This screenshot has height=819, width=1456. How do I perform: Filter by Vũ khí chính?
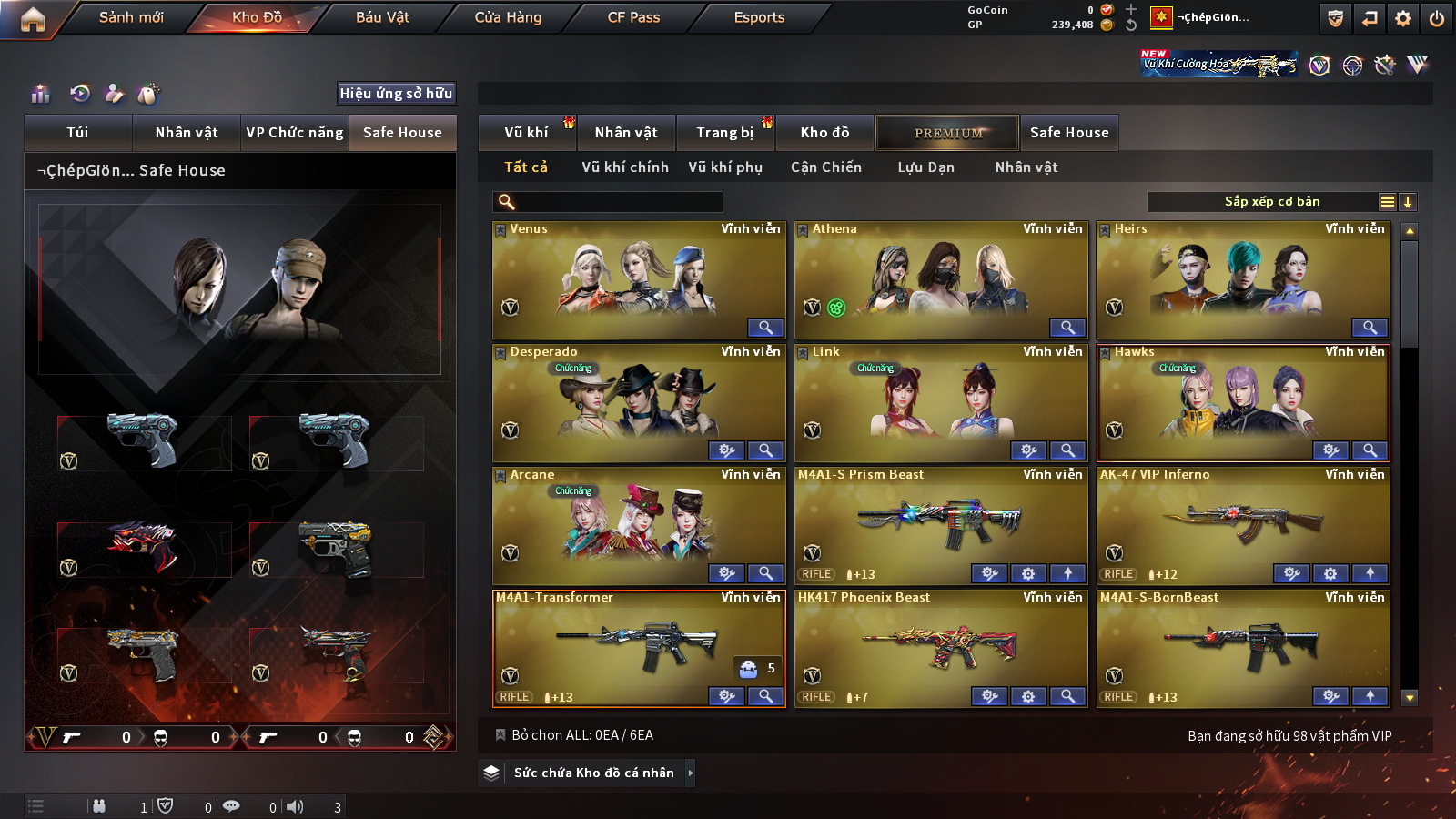(625, 167)
